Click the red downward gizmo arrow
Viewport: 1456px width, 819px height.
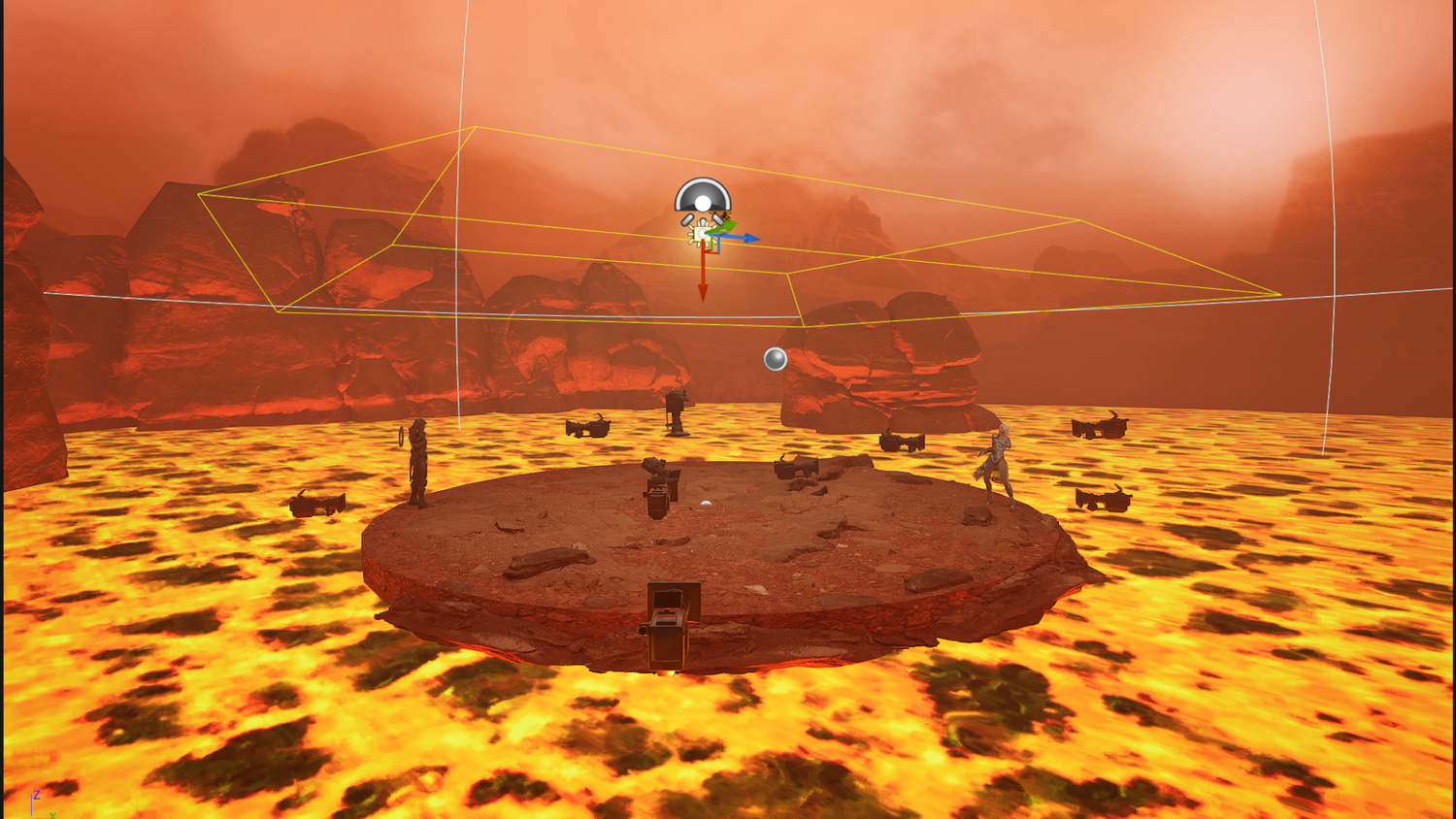point(703,283)
